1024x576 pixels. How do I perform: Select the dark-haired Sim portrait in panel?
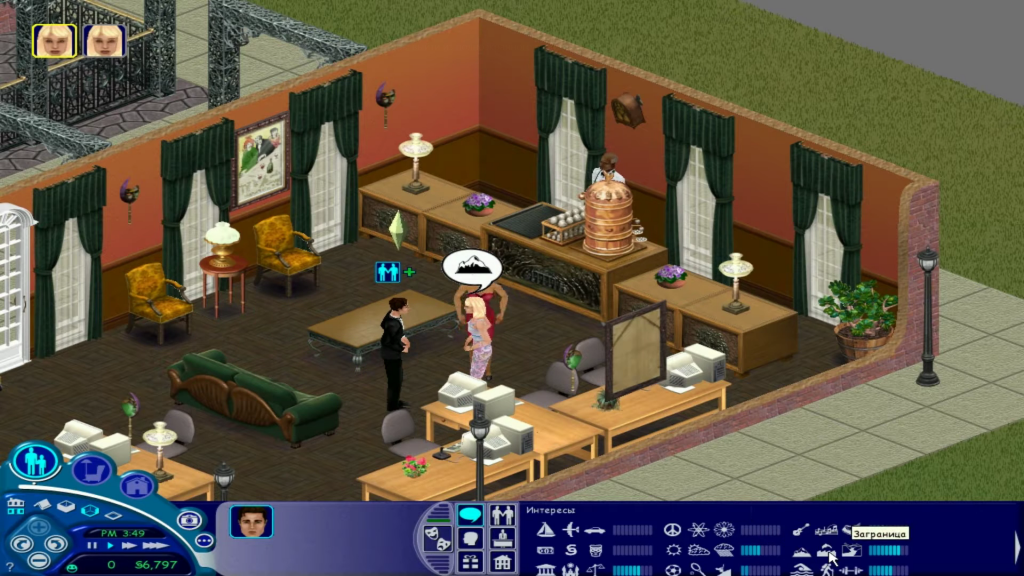click(x=251, y=522)
